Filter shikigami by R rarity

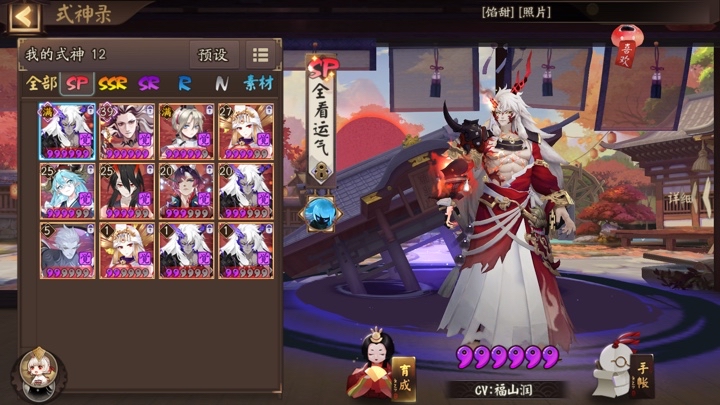[185, 84]
